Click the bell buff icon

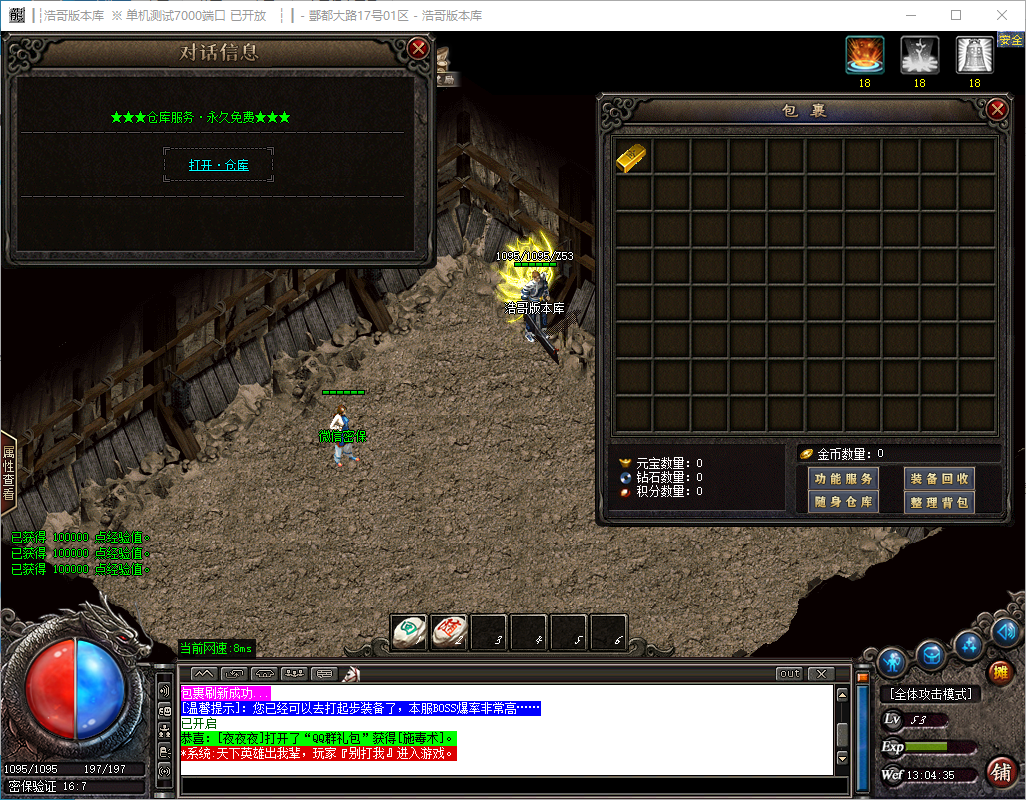coord(974,56)
